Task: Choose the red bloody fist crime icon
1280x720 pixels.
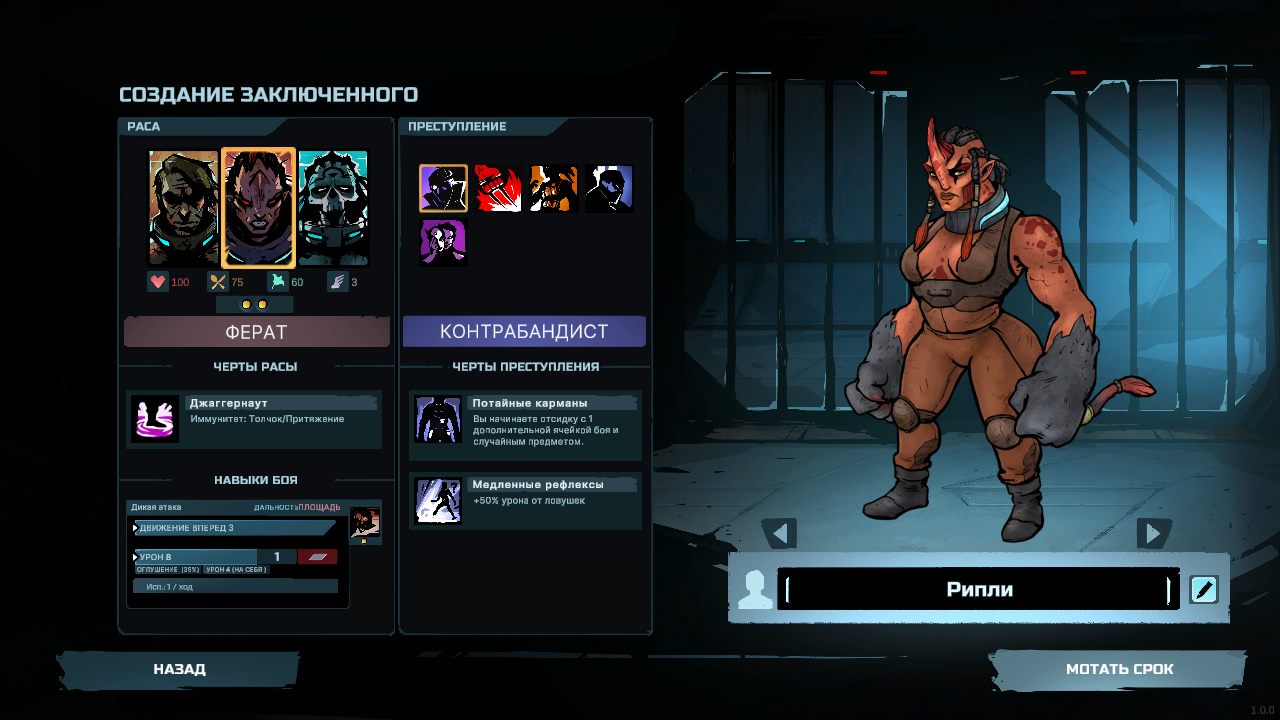Action: pos(498,188)
